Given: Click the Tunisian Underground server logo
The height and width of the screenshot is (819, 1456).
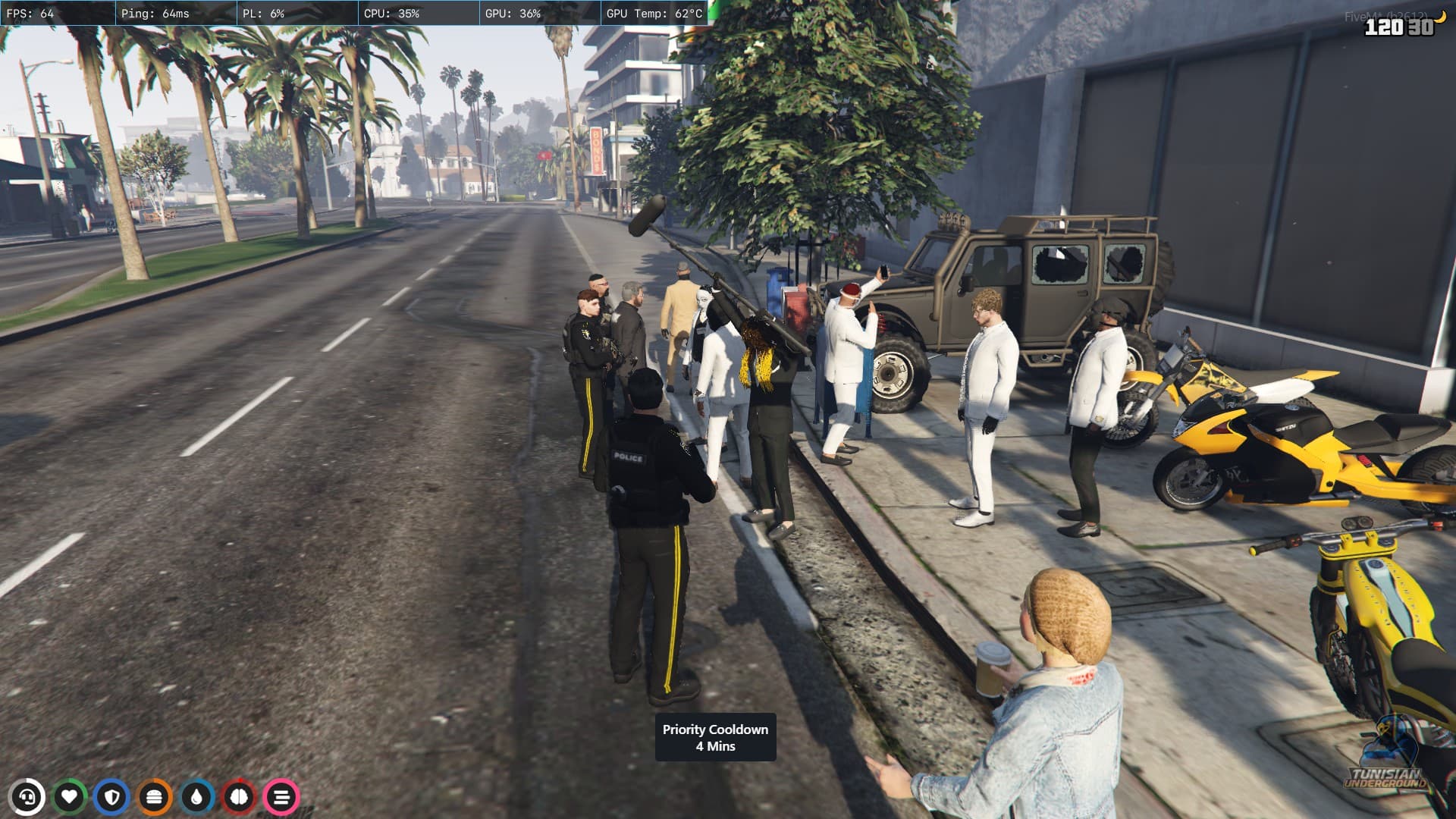Looking at the screenshot, I should tap(1385, 758).
